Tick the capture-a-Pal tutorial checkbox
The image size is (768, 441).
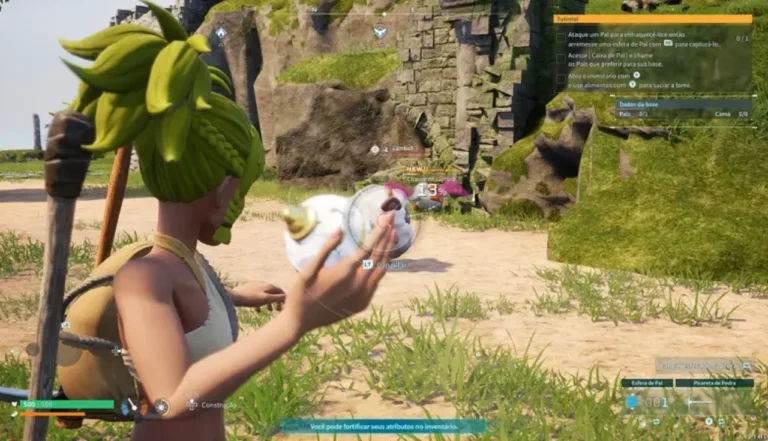coord(561,39)
